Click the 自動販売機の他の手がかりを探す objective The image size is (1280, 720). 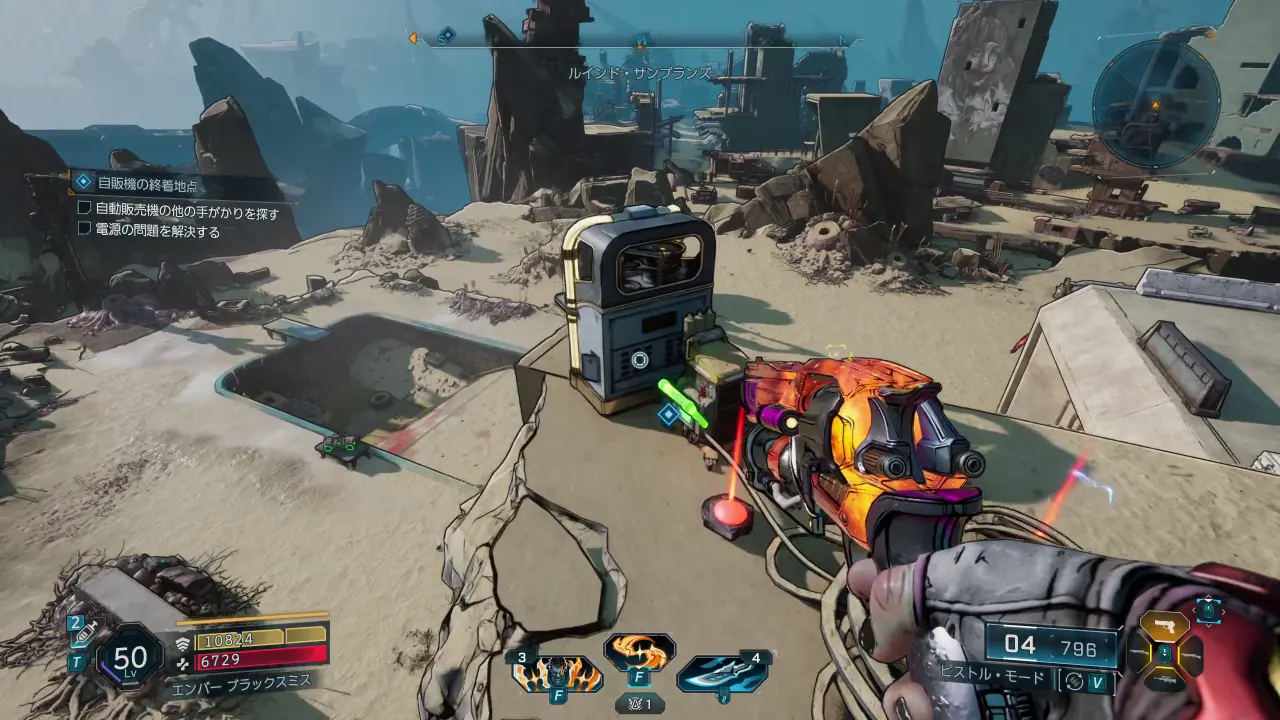[186, 212]
